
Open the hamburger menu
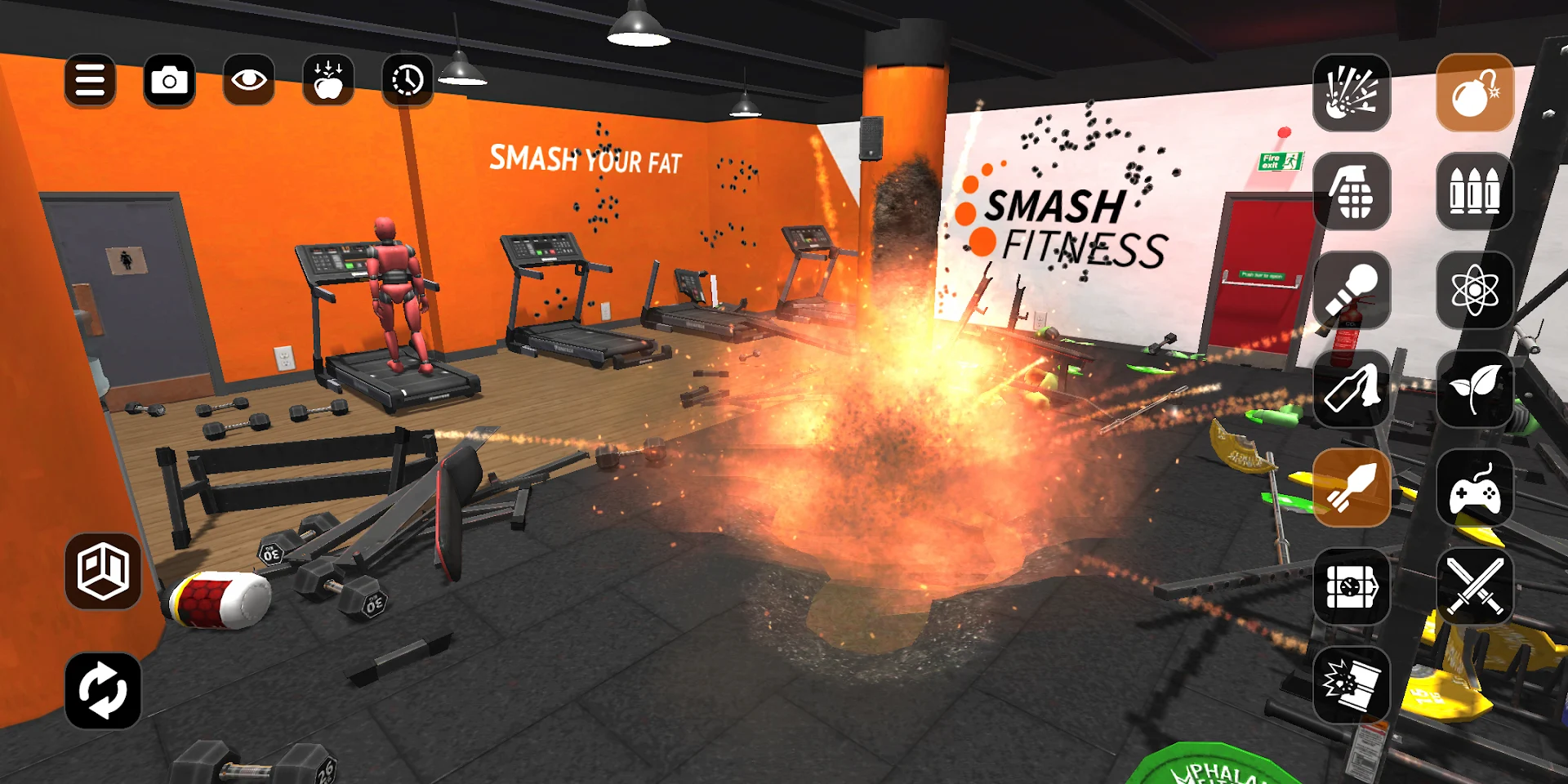[90, 80]
